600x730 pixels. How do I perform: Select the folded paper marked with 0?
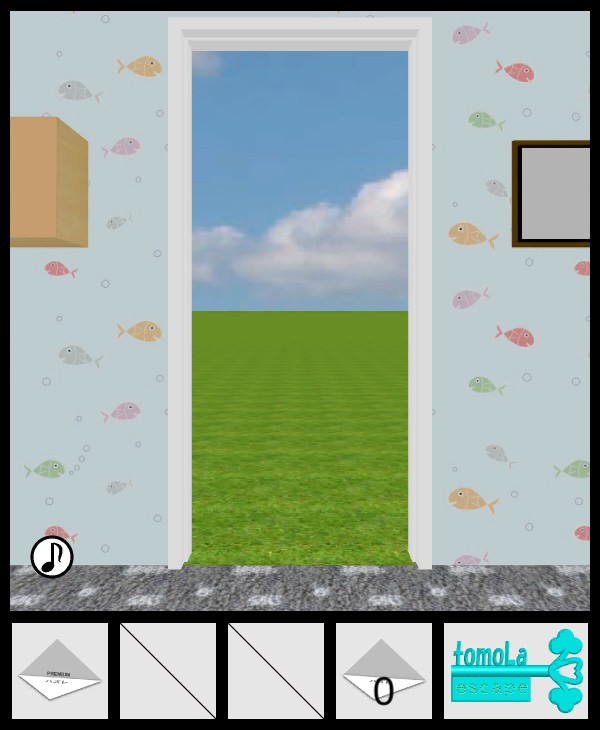(x=384, y=672)
